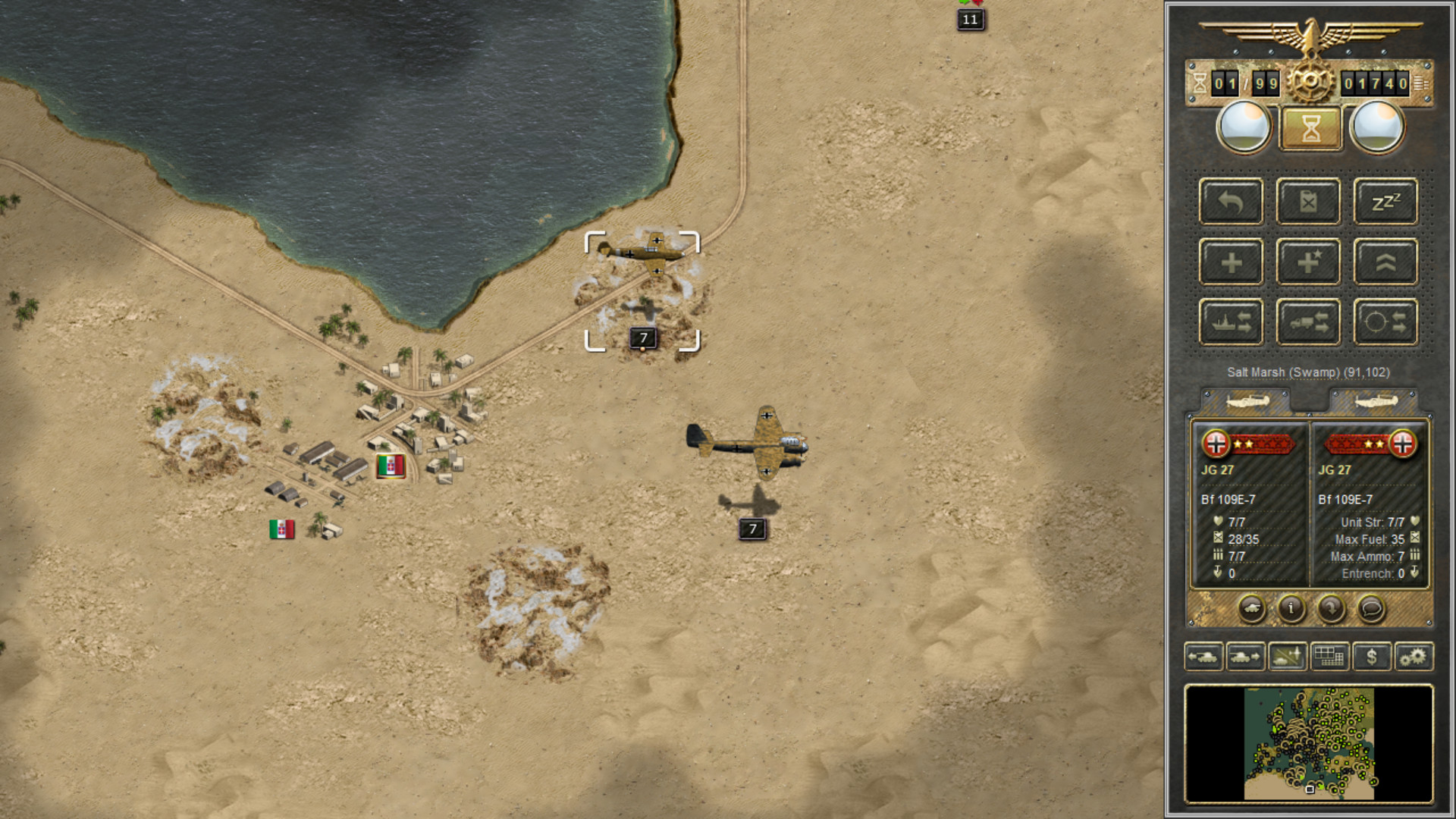This screenshot has height=819, width=1456.
Task: Choose elite reinforcements with the plus-star button
Action: point(1308,262)
